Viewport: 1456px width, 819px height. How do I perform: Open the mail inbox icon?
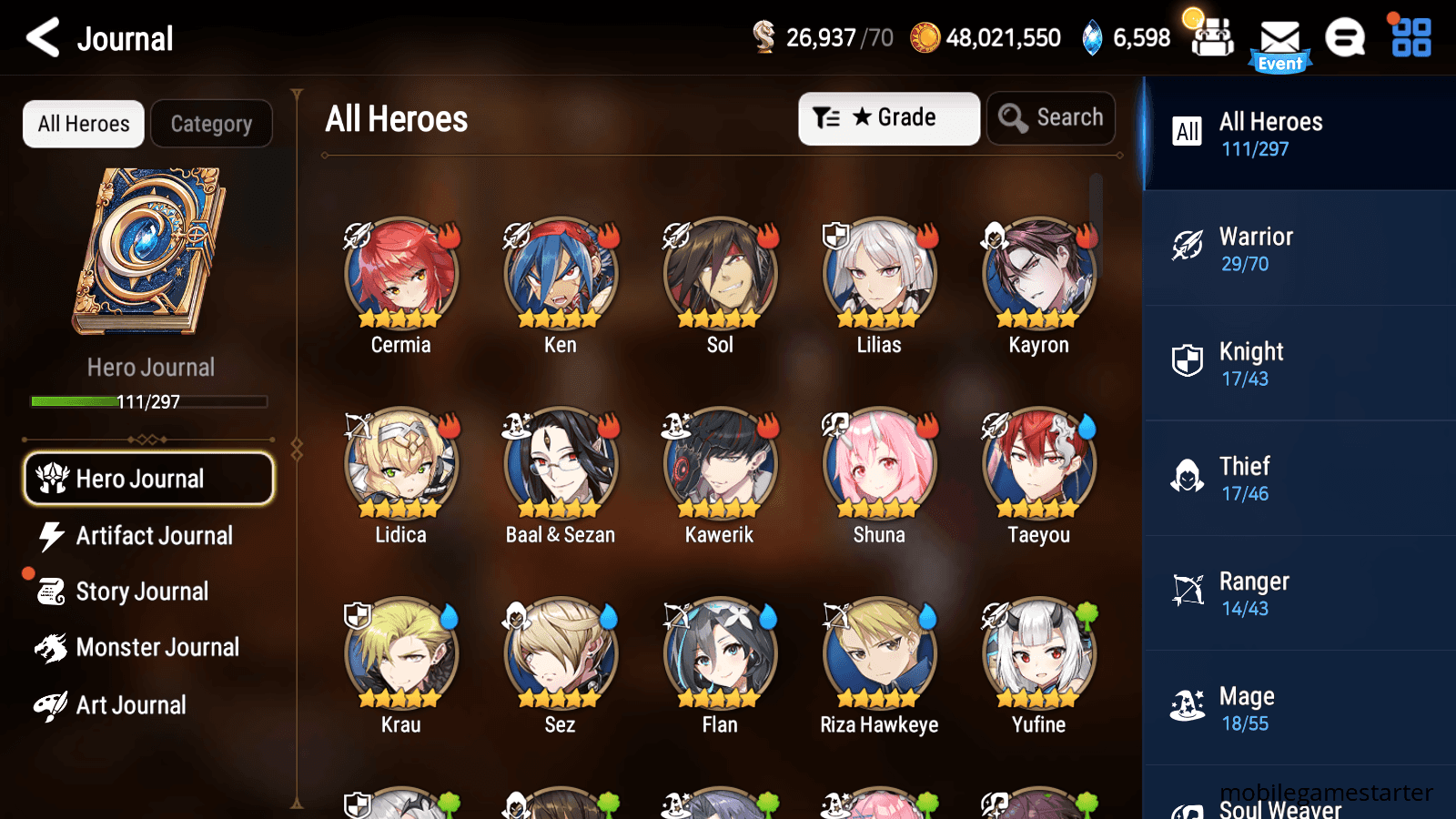[x=1280, y=38]
